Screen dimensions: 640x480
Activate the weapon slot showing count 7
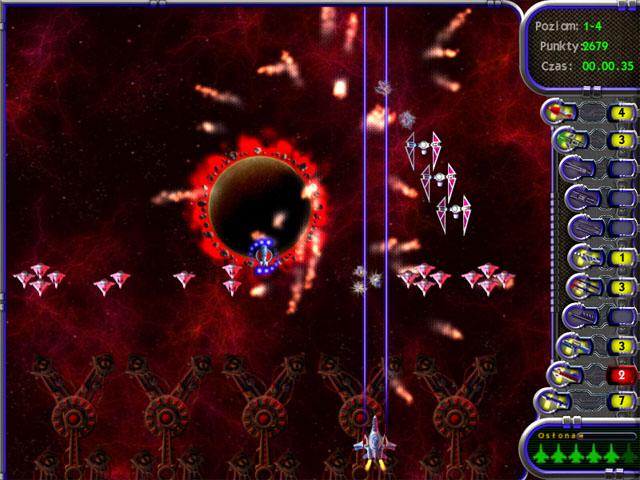[x=554, y=402]
